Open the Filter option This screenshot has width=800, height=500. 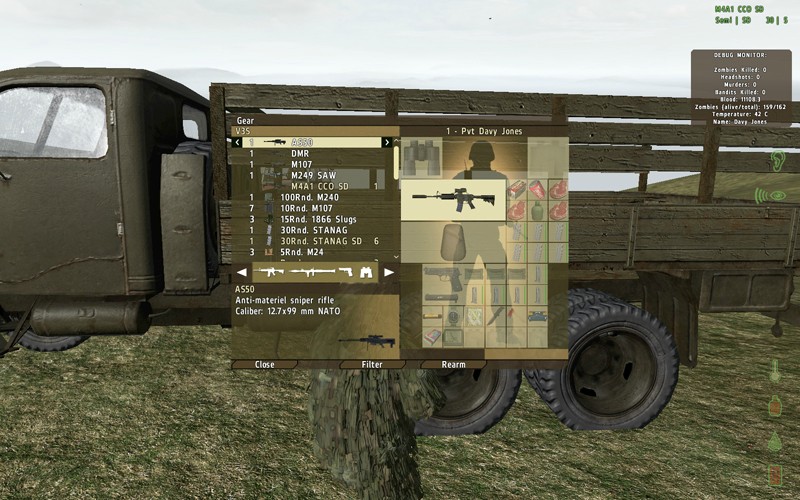coord(372,365)
